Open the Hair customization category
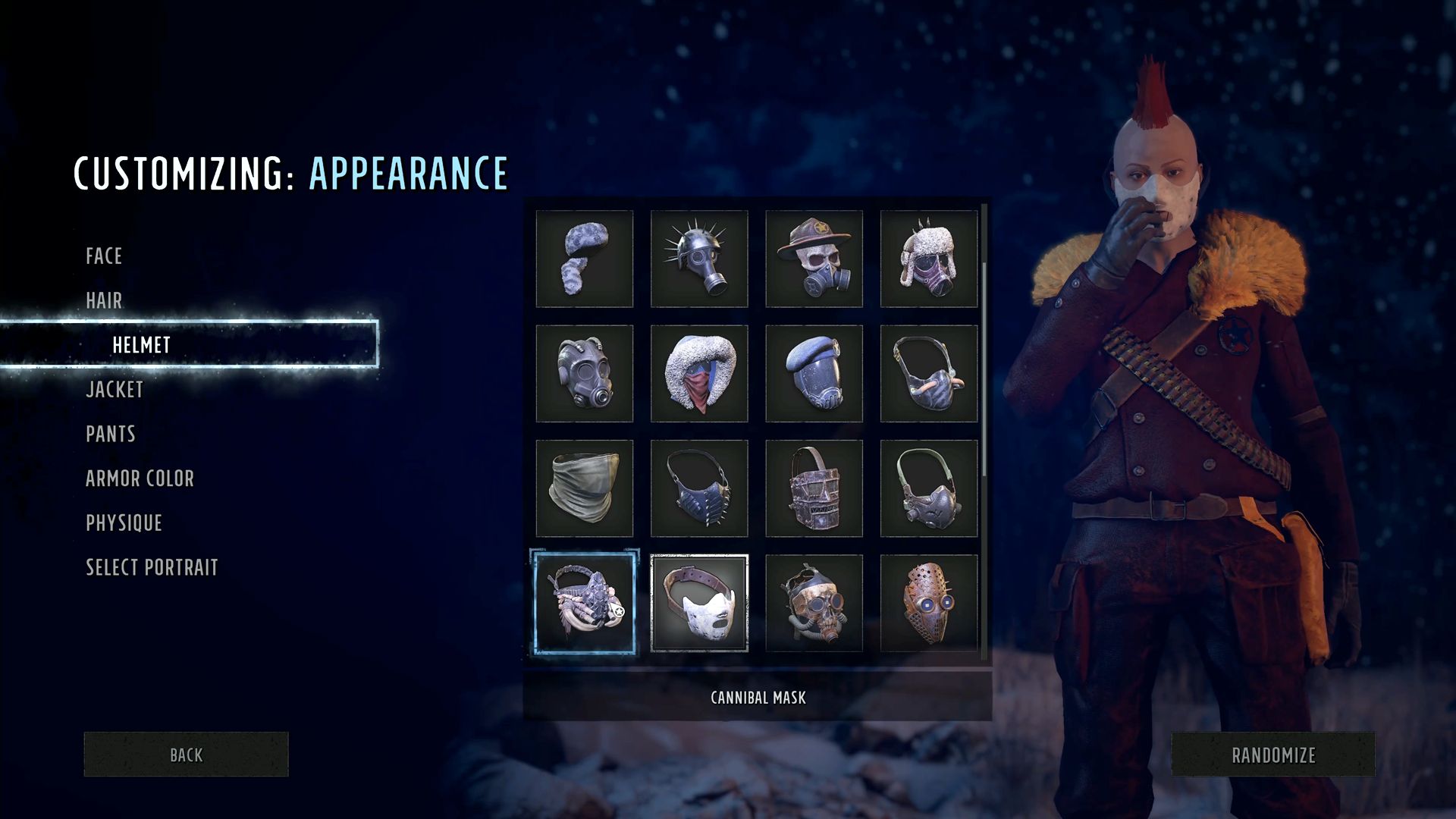This screenshot has height=819, width=1456. tap(104, 301)
